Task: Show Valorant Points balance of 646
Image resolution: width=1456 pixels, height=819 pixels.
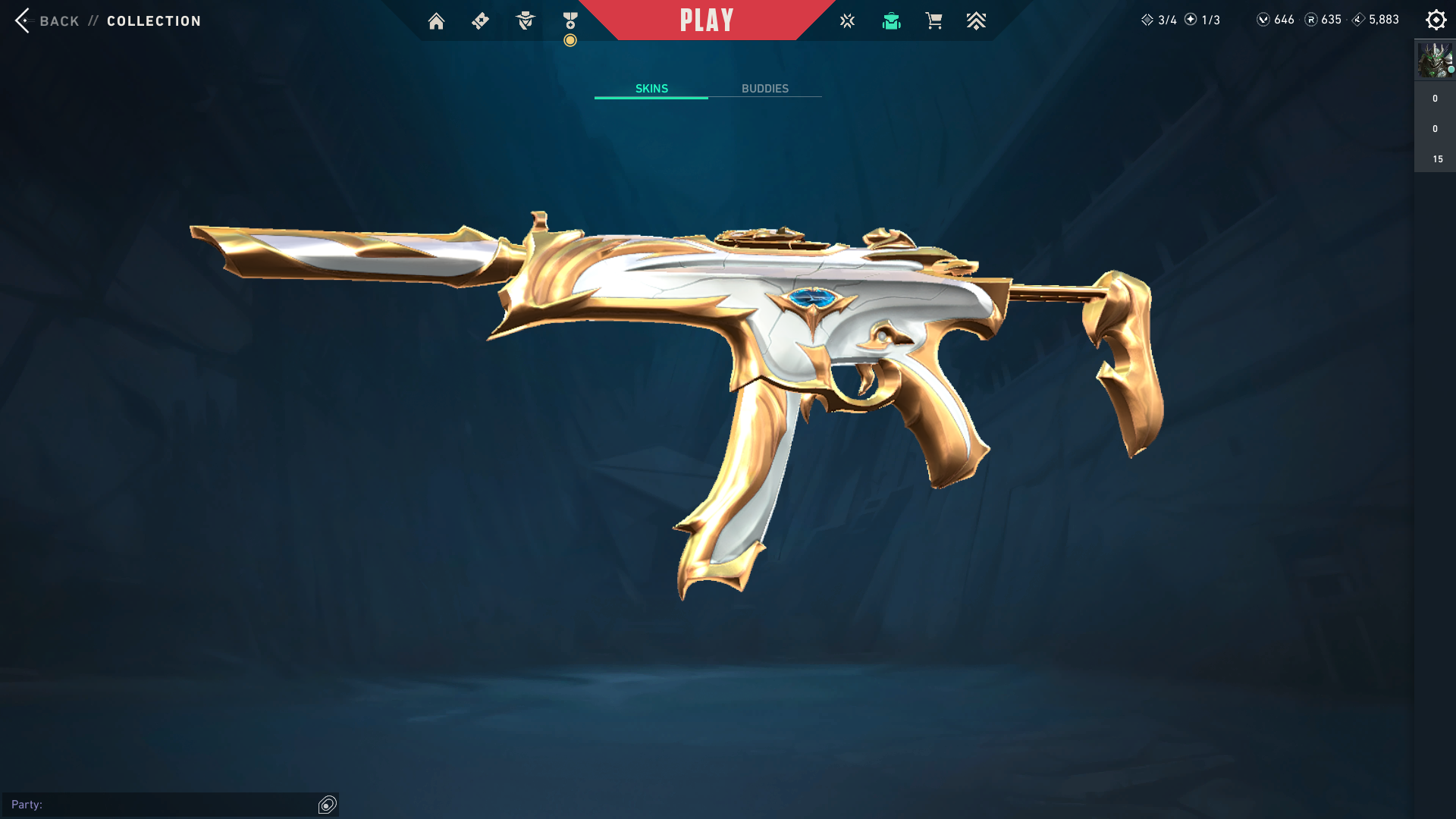Action: 1276,20
